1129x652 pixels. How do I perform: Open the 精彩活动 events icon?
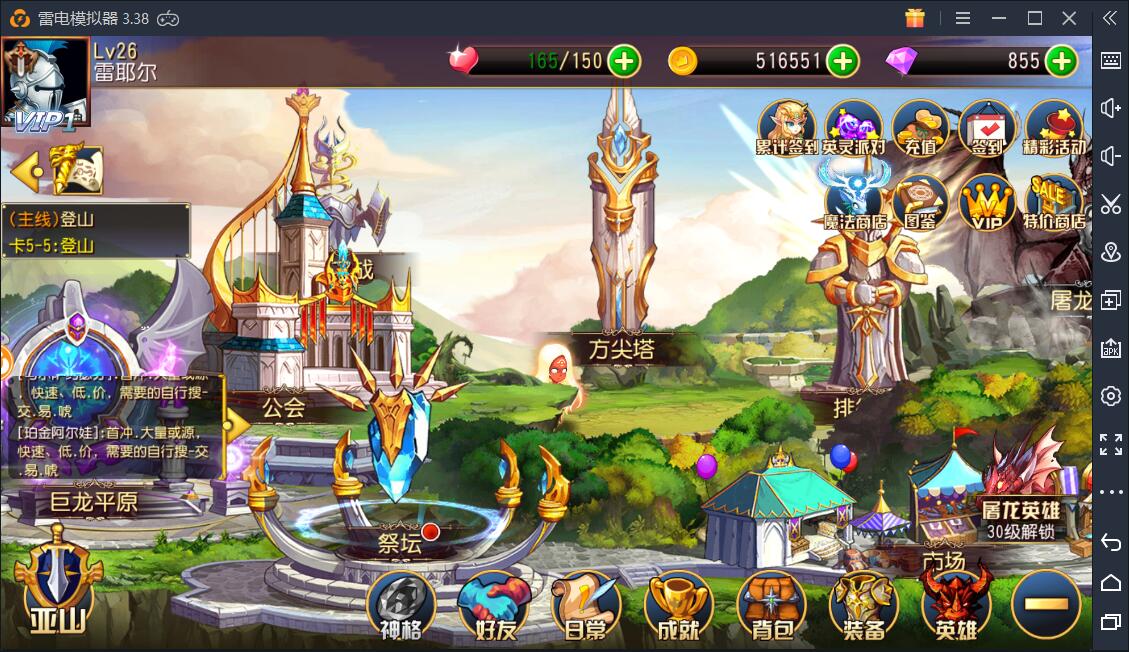pyautogui.click(x=1054, y=128)
